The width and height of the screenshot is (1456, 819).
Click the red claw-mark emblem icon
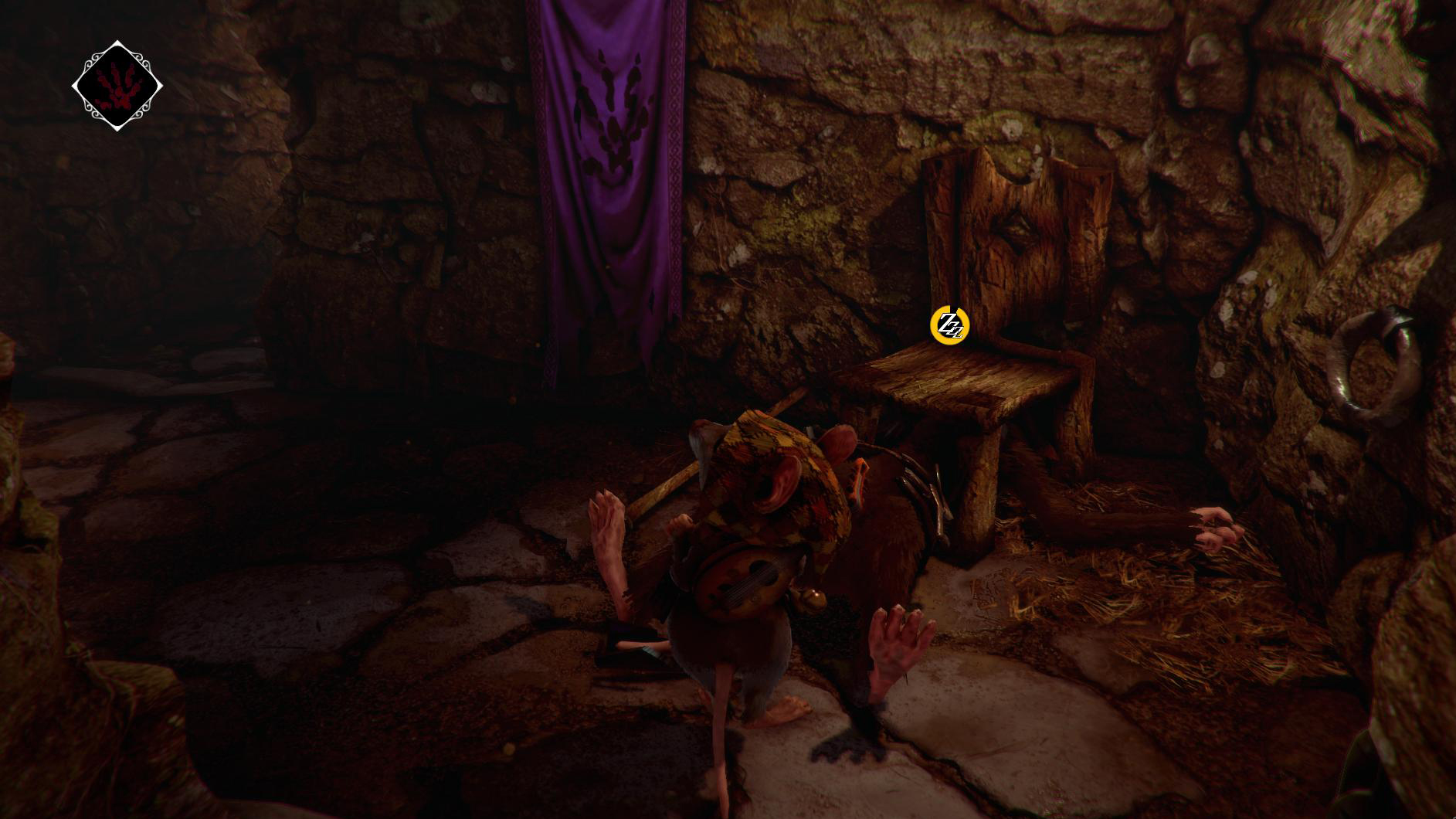(117, 86)
